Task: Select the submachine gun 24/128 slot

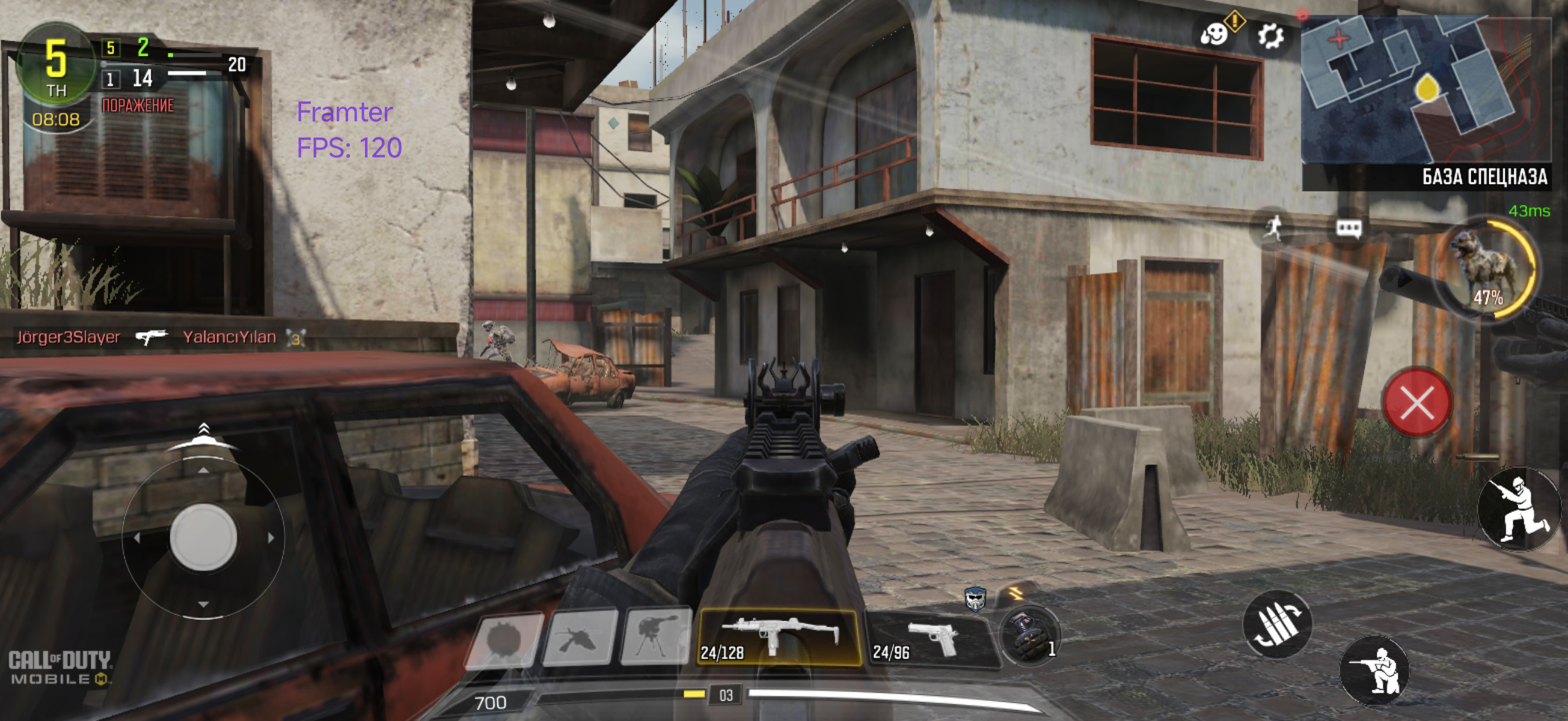Action: point(778,637)
